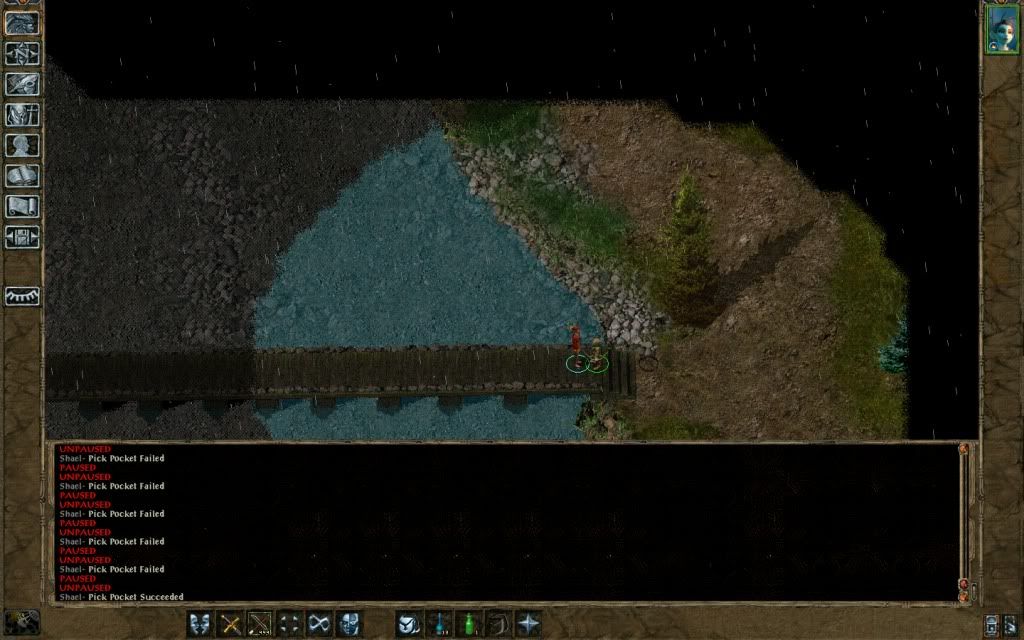Return to the game view via the top sidebar icon
Viewport: 1024px width, 640px height.
[22, 23]
